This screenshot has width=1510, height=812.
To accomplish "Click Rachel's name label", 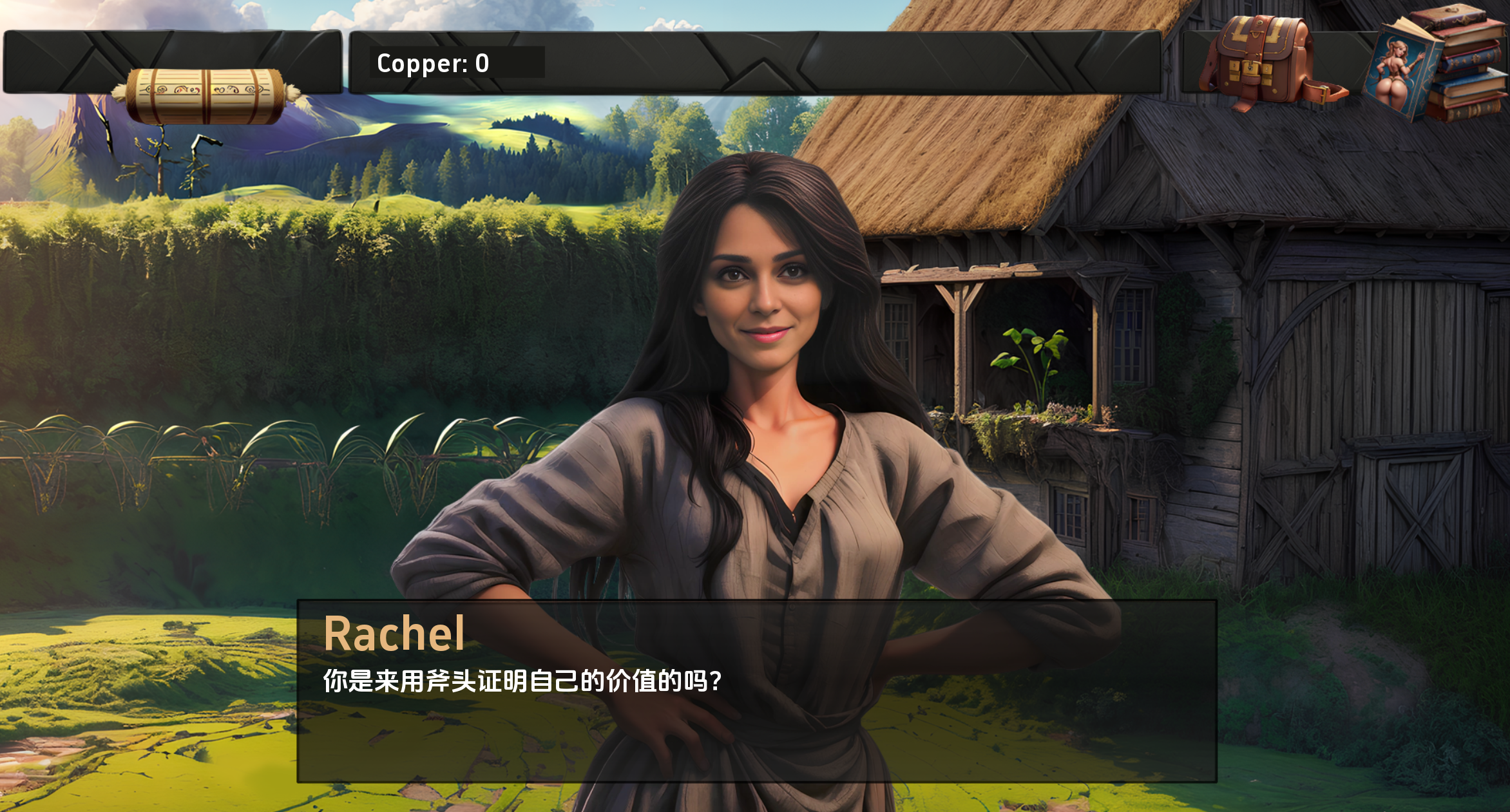I will pyautogui.click(x=396, y=634).
